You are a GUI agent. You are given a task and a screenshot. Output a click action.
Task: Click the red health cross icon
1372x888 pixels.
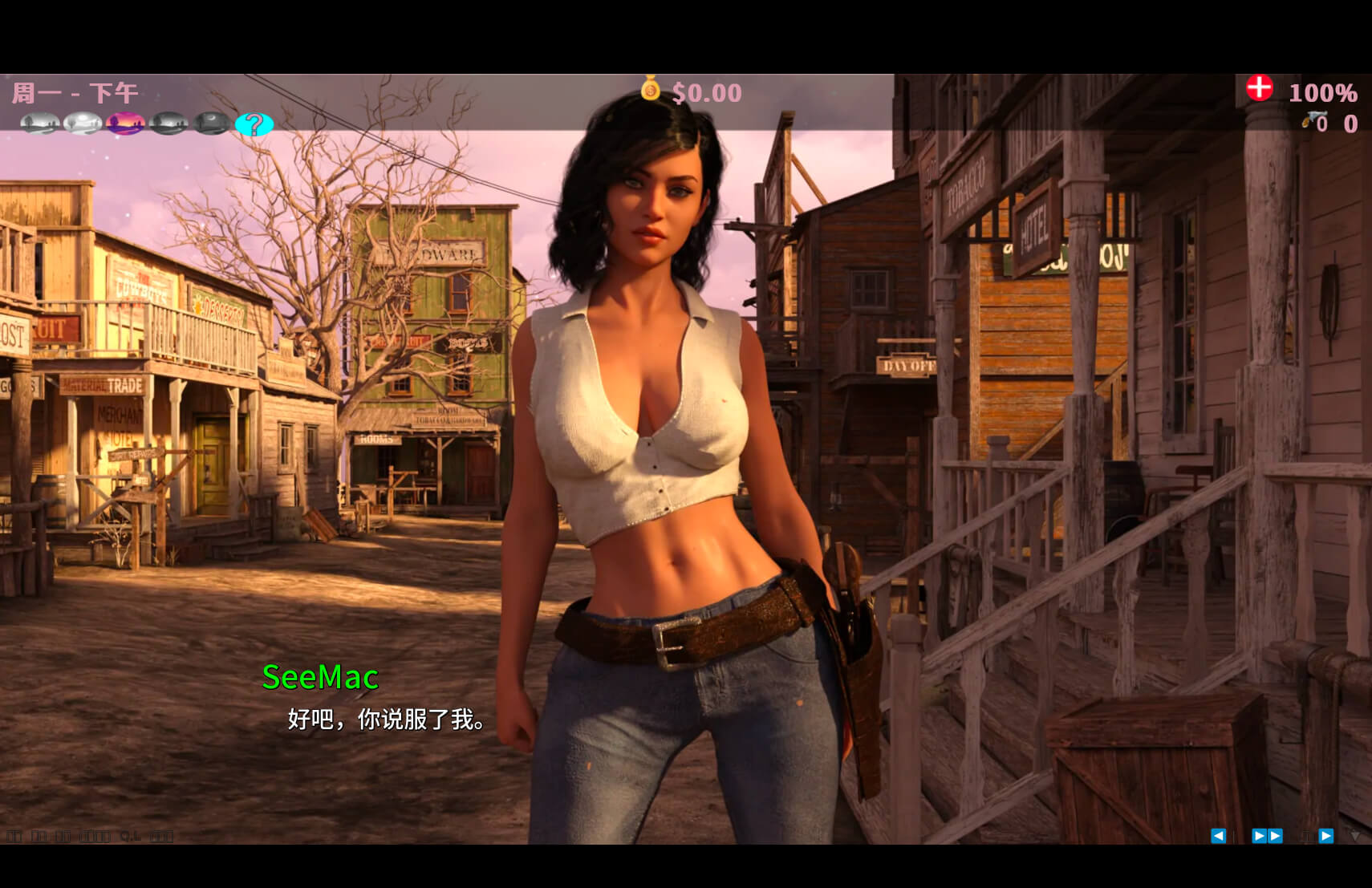tap(1259, 87)
